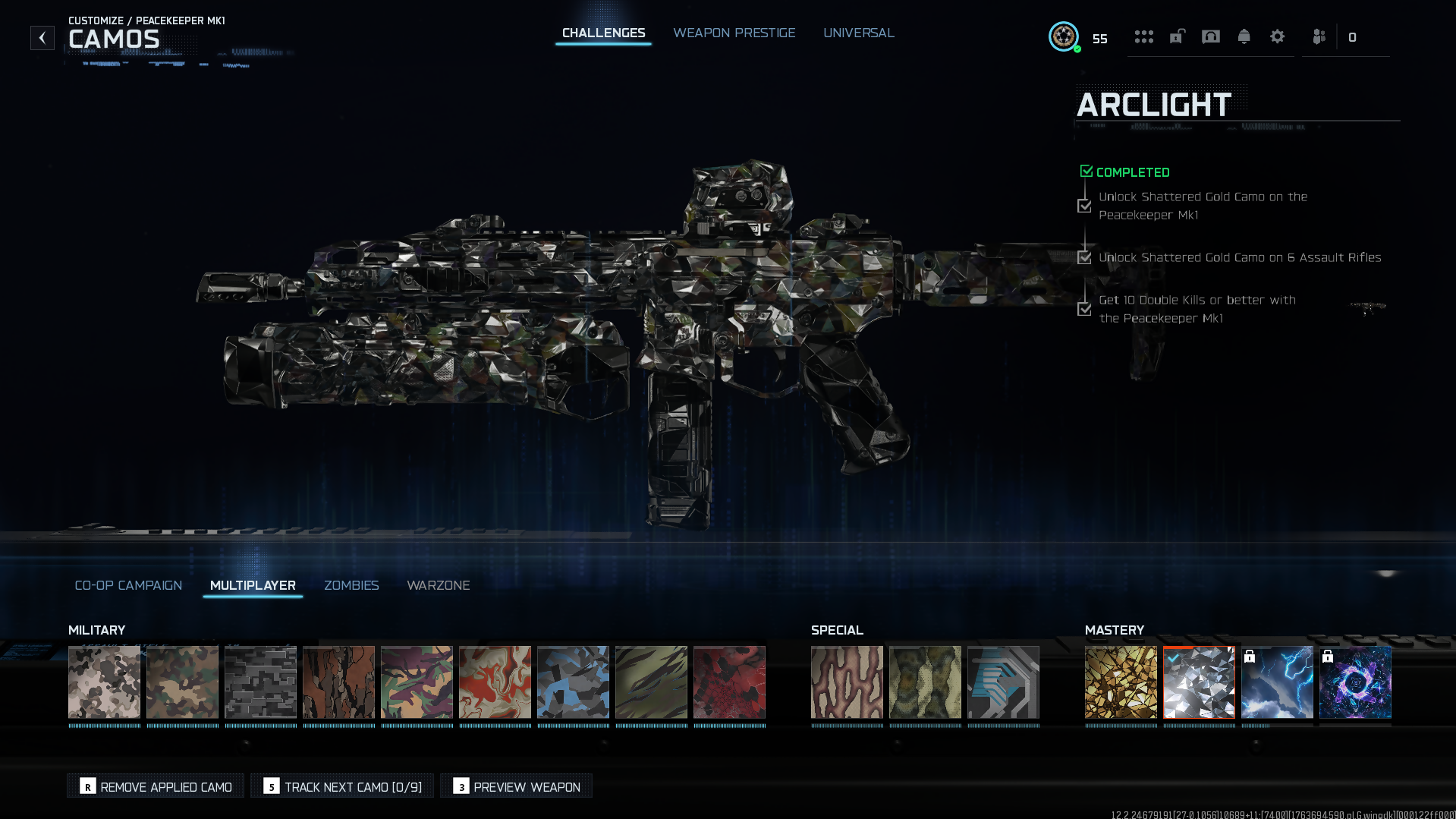This screenshot has height=819, width=1456.
Task: Choose the Warzone camo category
Action: (438, 585)
